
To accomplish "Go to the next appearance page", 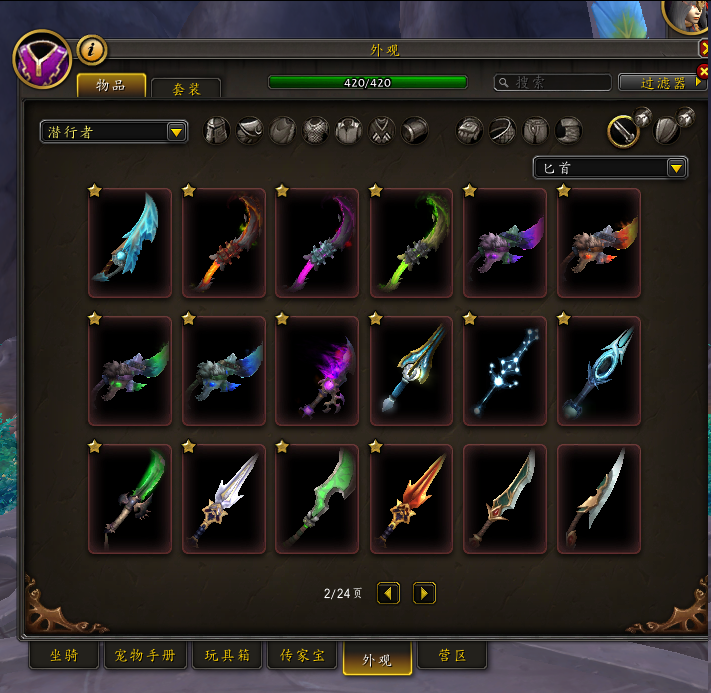I will [x=424, y=593].
